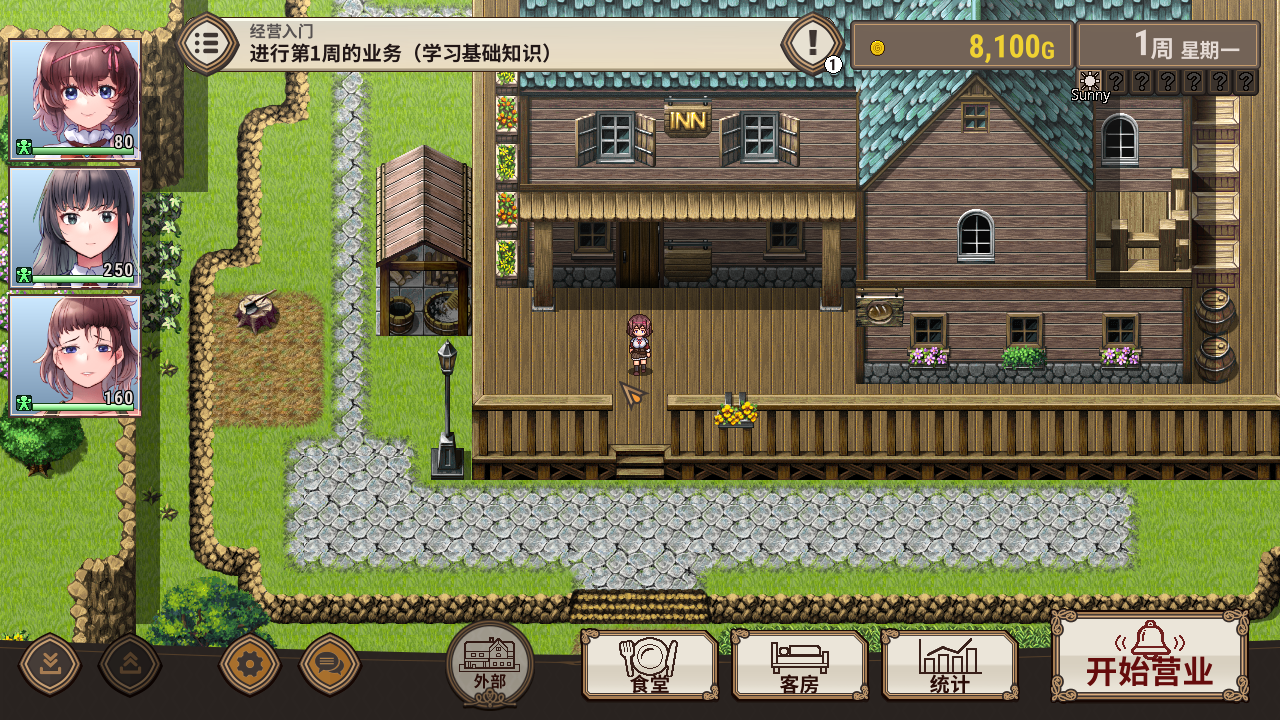Screen dimensions: 1280x720
Task: Select the black-haired girl portrait
Action: pos(75,226)
